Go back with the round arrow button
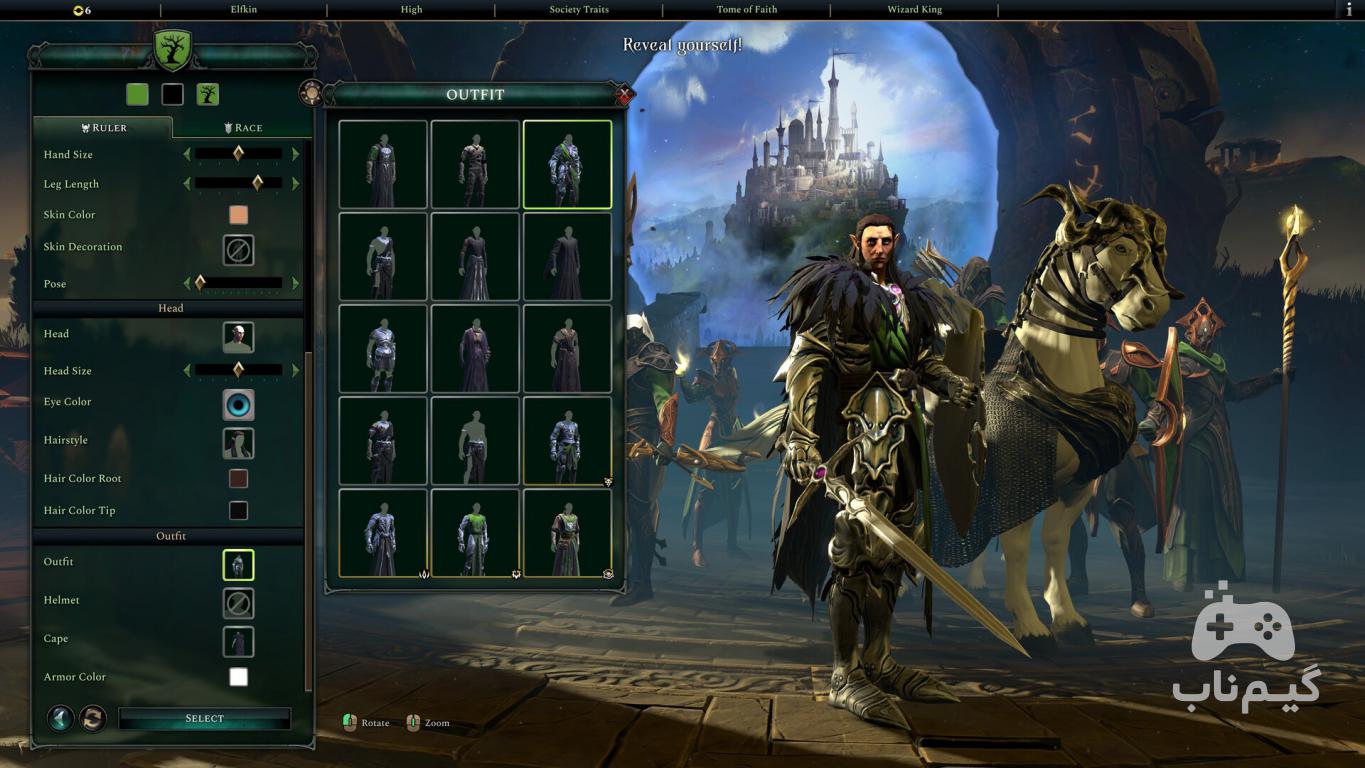 pyautogui.click(x=60, y=718)
